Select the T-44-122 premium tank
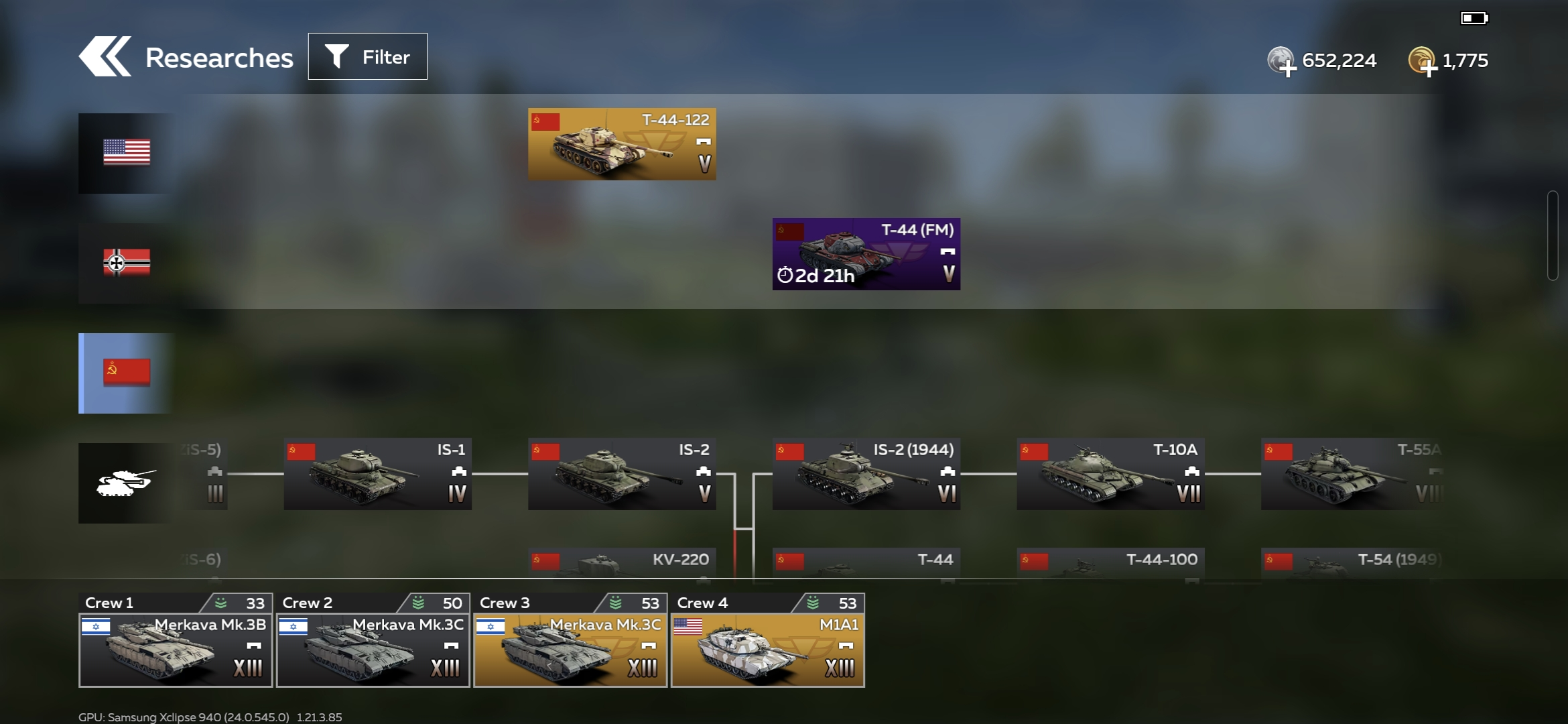1568x724 pixels. (621, 144)
